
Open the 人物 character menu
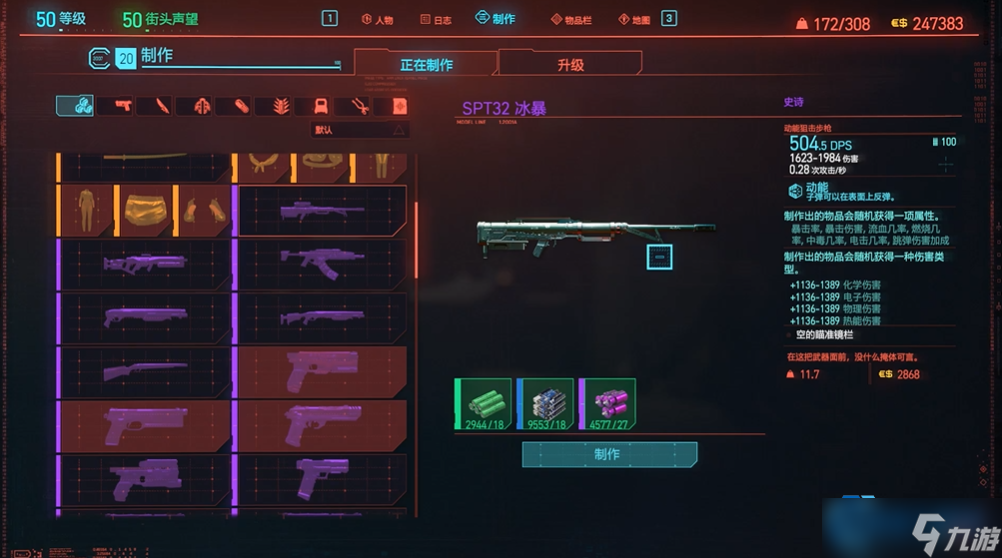[x=377, y=19]
